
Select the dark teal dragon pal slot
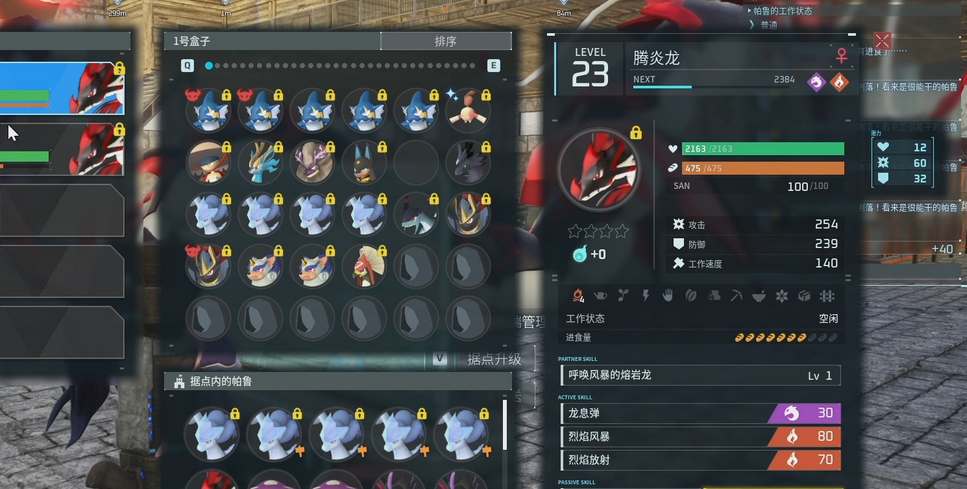(x=416, y=213)
